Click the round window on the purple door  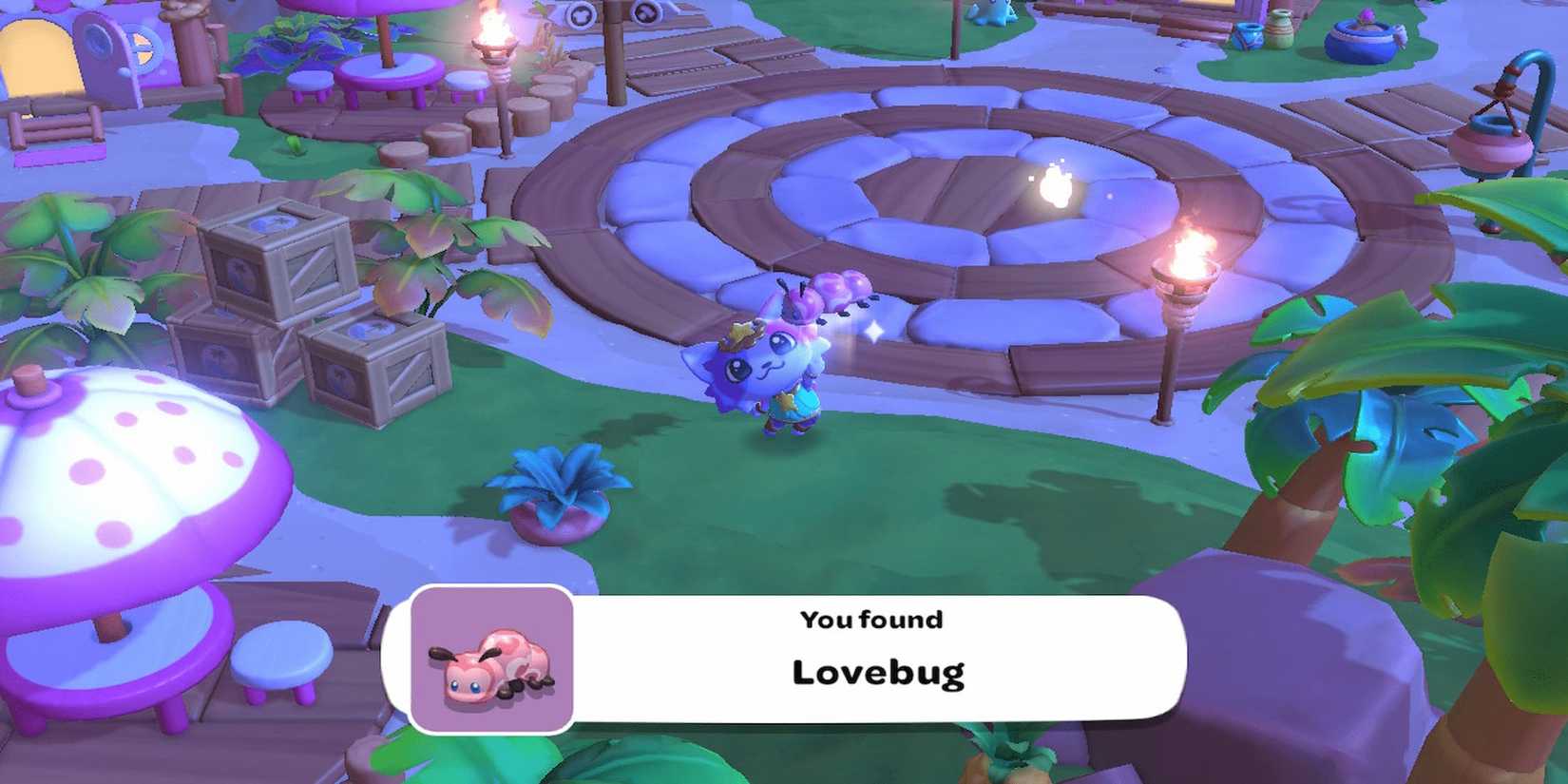tap(98, 43)
